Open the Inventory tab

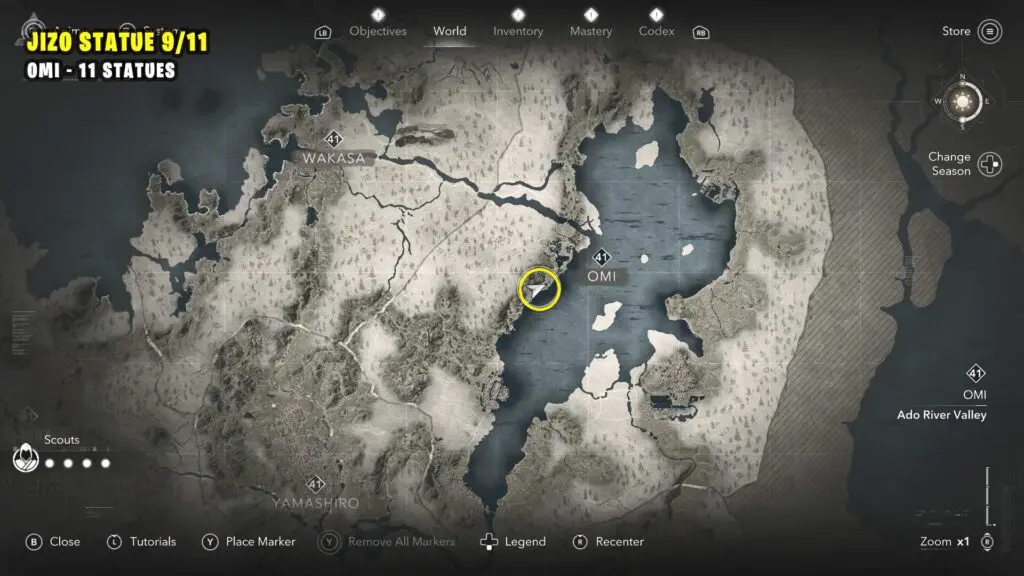pyautogui.click(x=518, y=31)
